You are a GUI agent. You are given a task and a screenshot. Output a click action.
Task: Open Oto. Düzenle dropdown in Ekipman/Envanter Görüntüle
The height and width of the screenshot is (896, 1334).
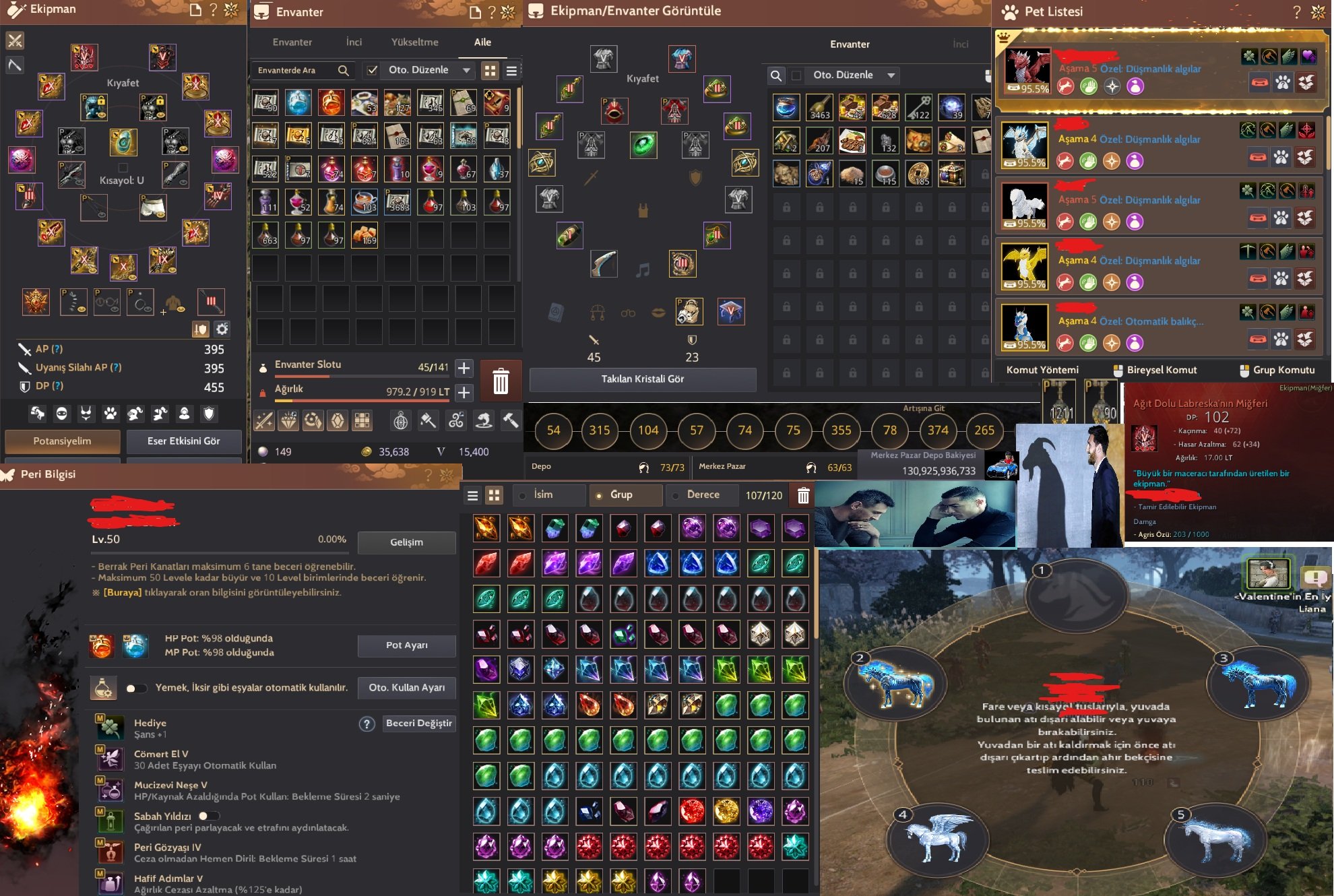click(x=853, y=75)
